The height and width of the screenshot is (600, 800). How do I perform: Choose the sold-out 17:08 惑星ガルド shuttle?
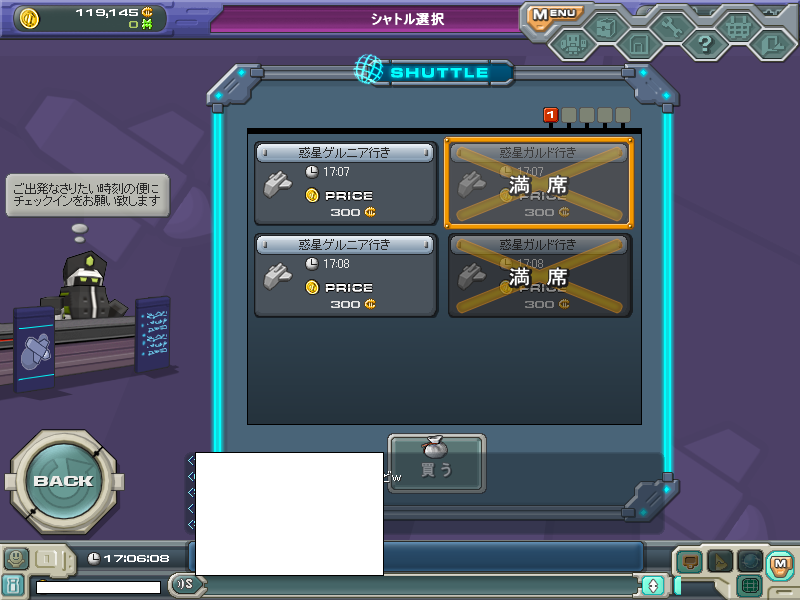click(539, 275)
